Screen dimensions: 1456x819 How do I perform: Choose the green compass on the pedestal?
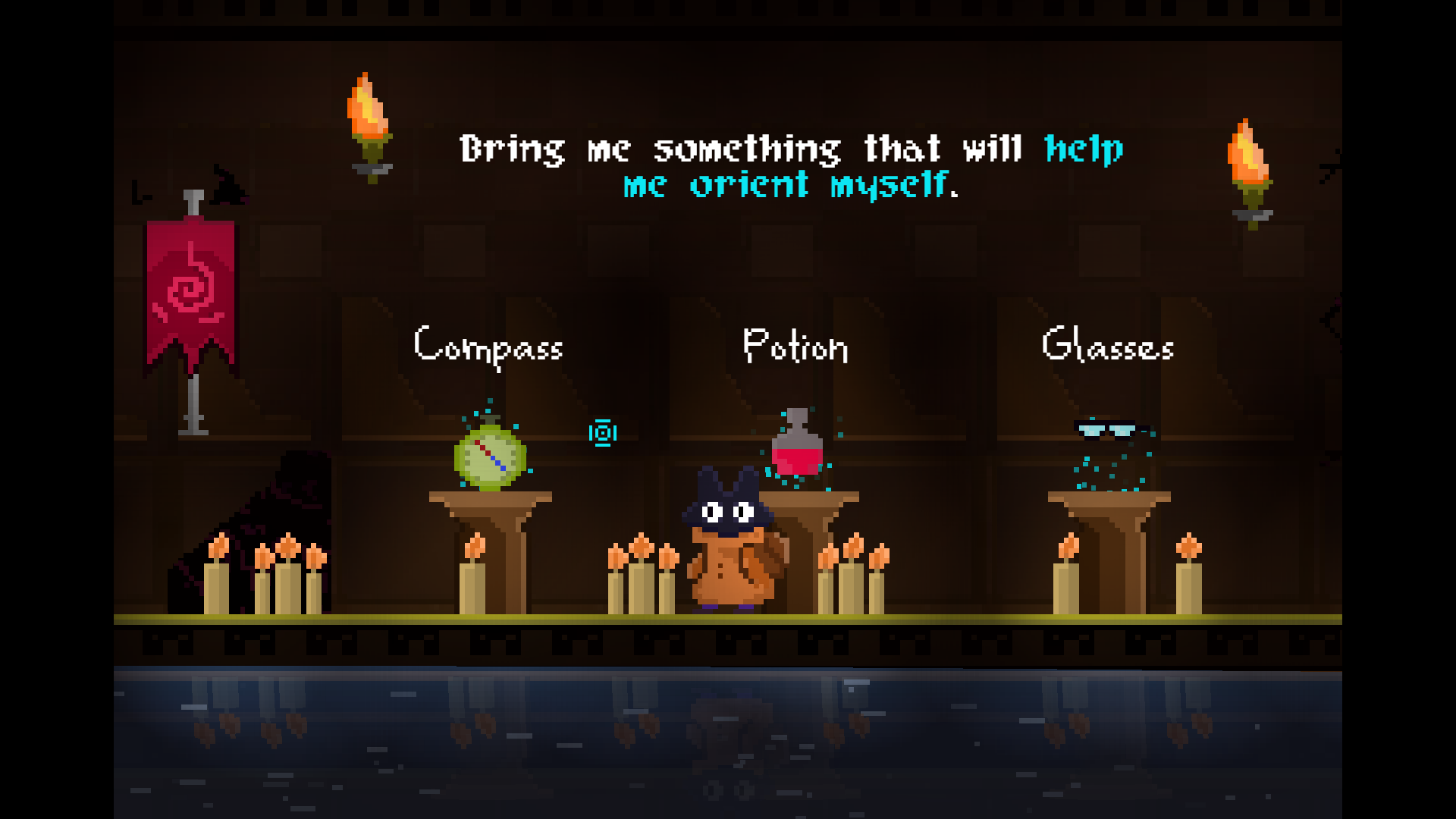click(490, 457)
